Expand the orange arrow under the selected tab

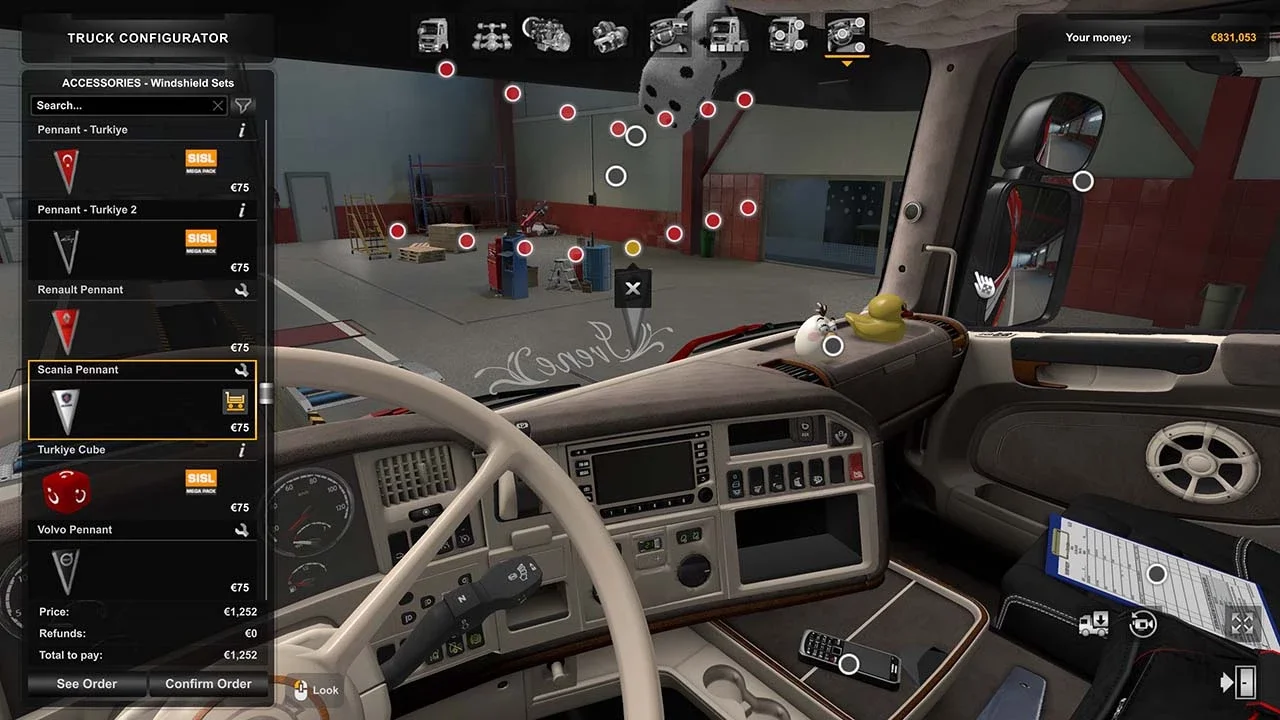(847, 62)
